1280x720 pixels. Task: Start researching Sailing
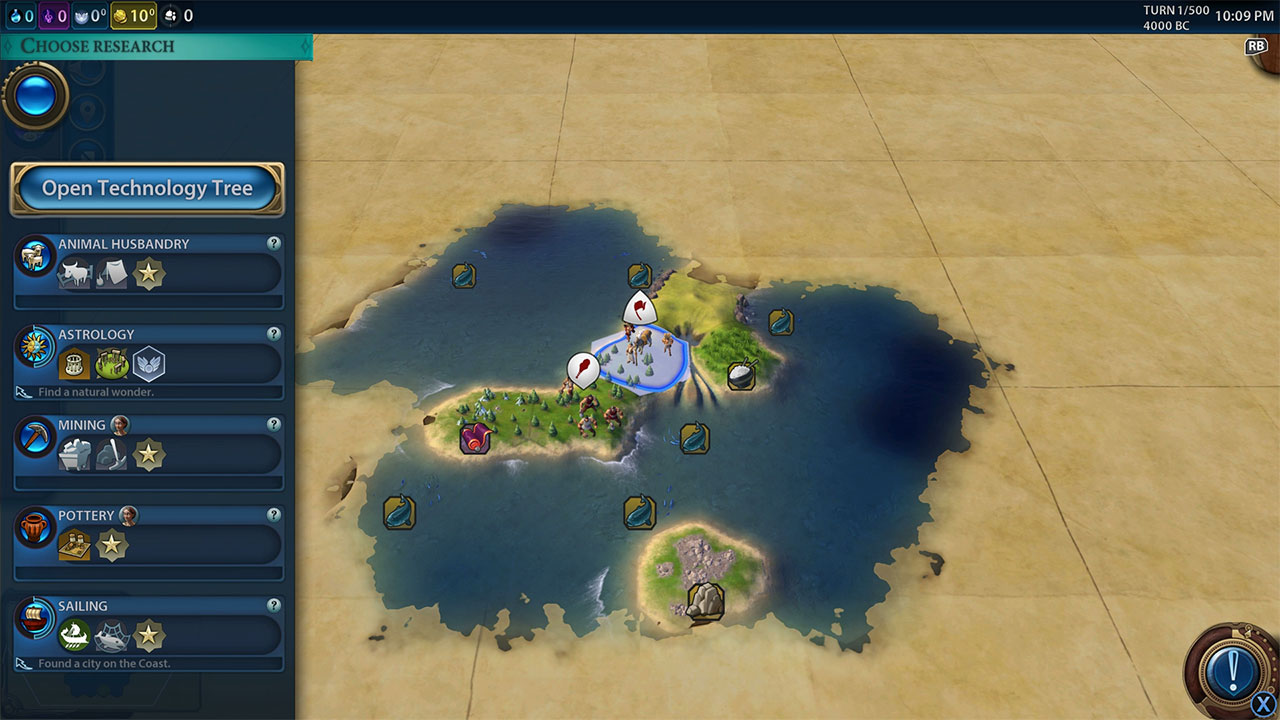coord(150,634)
